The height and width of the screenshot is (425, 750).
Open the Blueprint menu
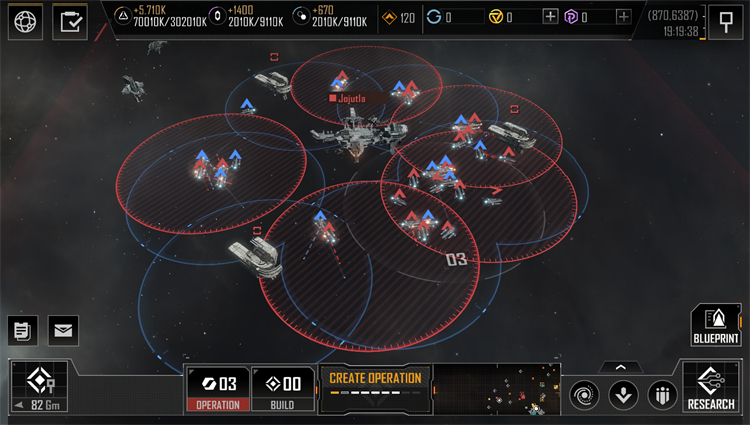coord(714,326)
